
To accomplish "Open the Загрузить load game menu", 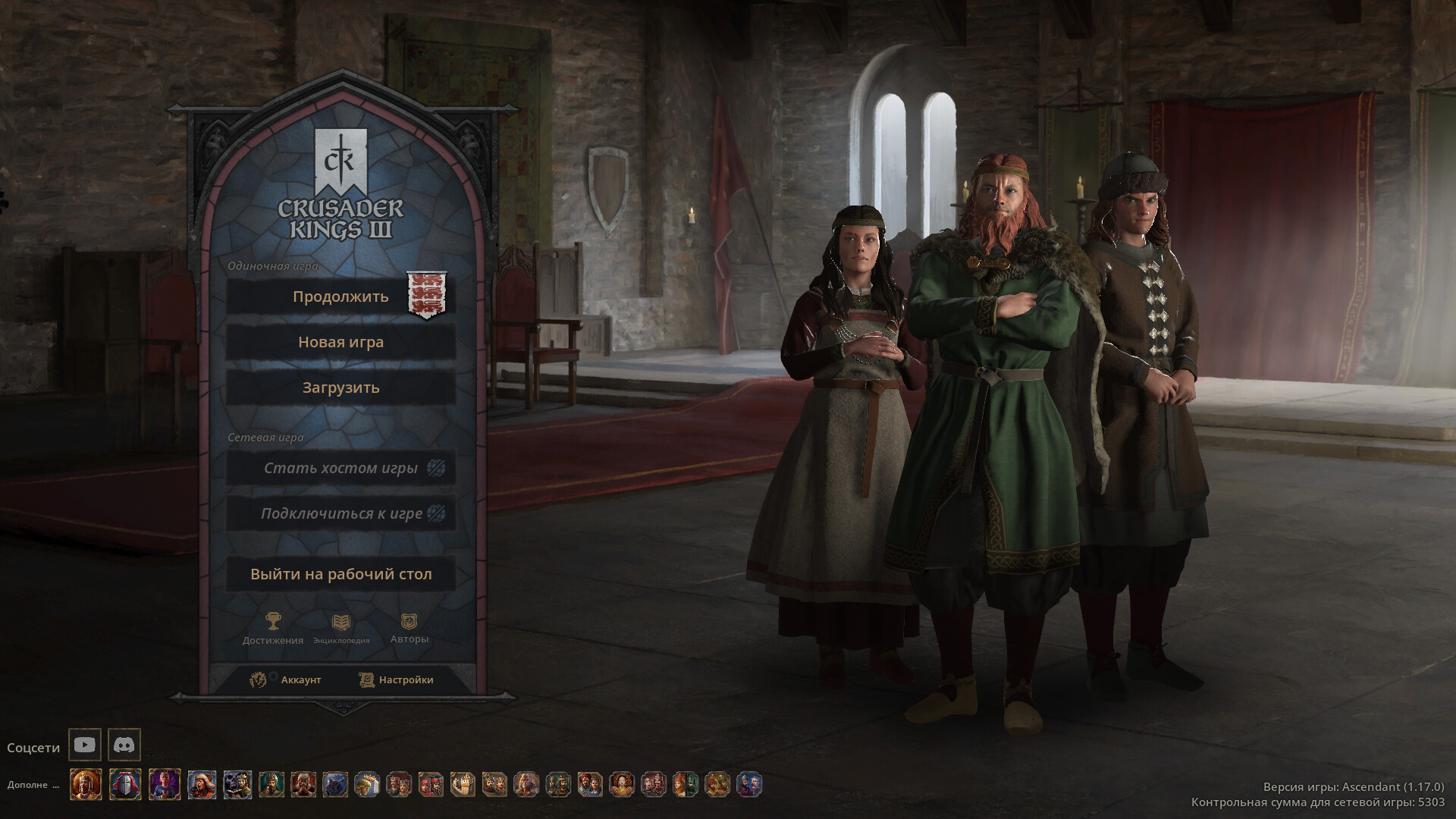I will 340,388.
